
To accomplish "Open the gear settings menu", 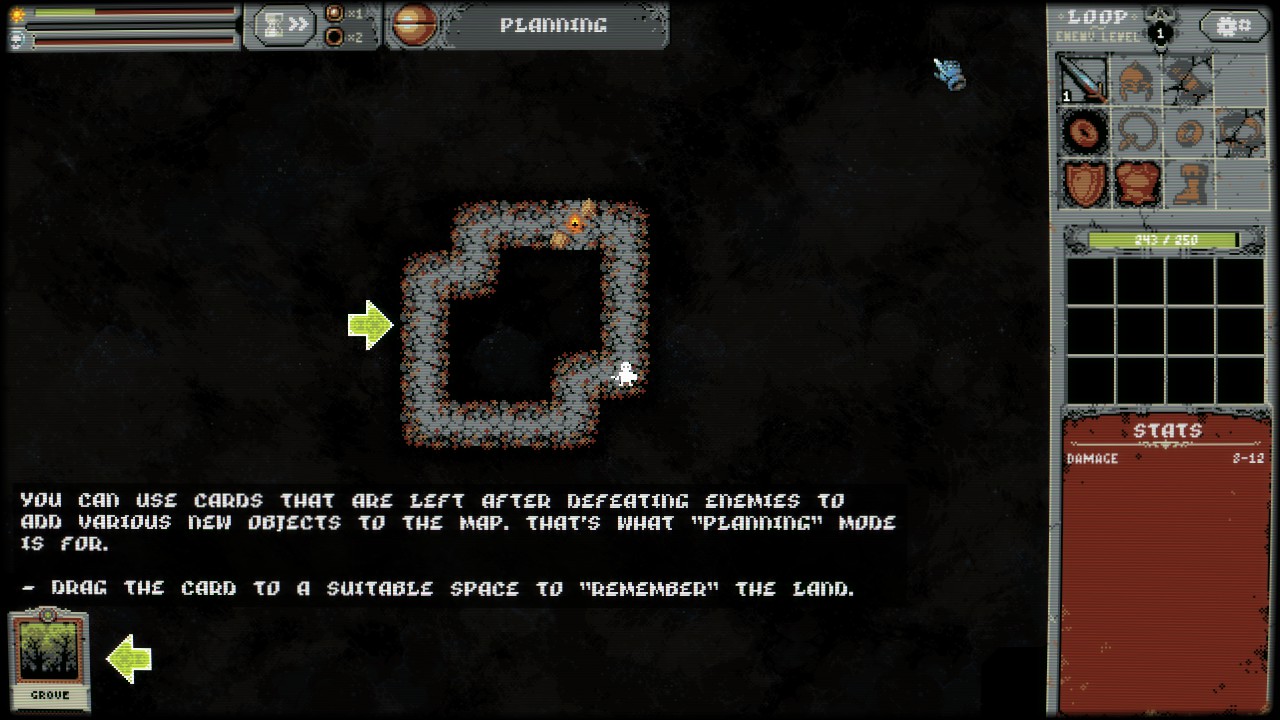I will (1232, 26).
